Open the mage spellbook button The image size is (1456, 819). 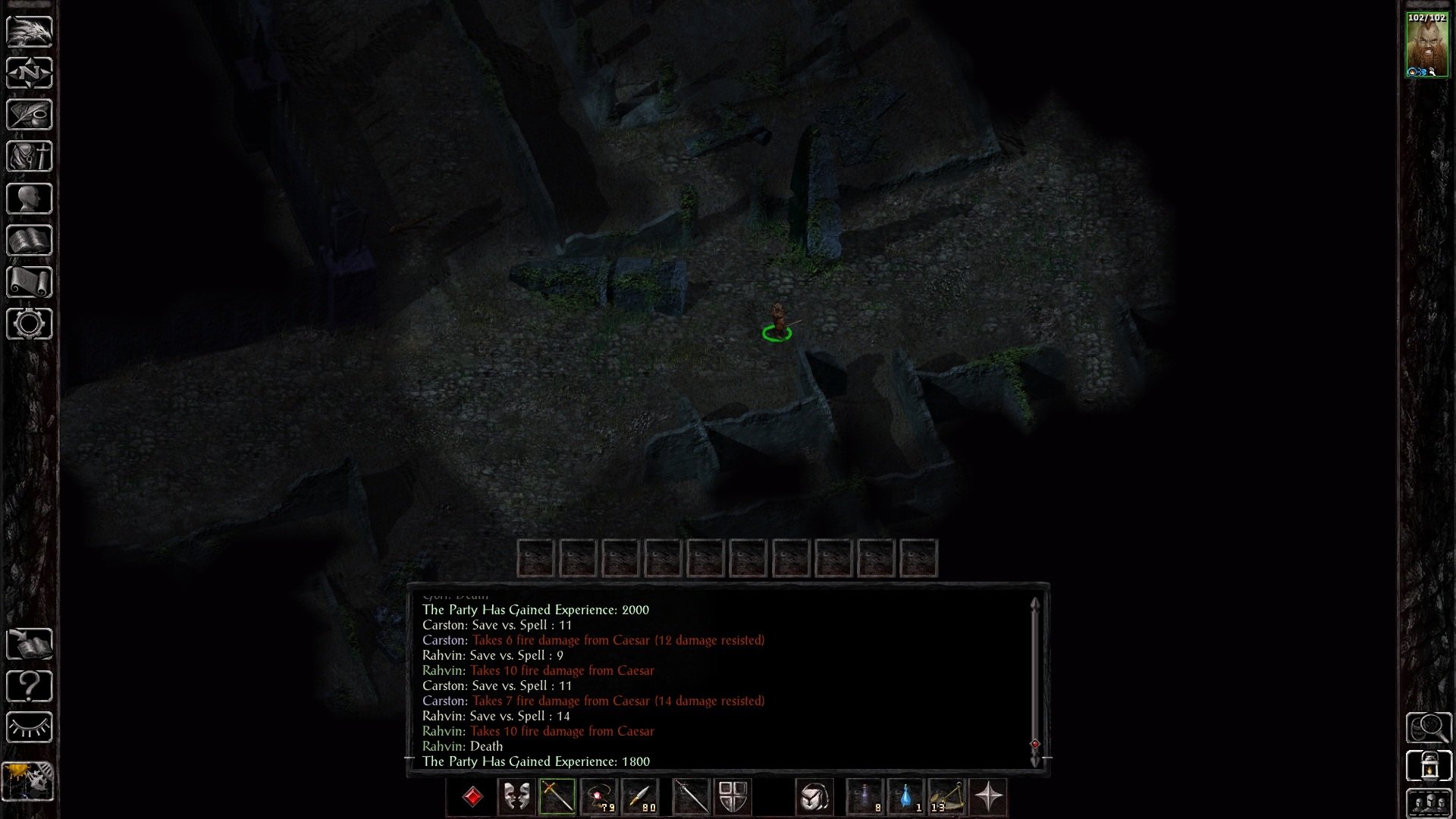[x=30, y=240]
